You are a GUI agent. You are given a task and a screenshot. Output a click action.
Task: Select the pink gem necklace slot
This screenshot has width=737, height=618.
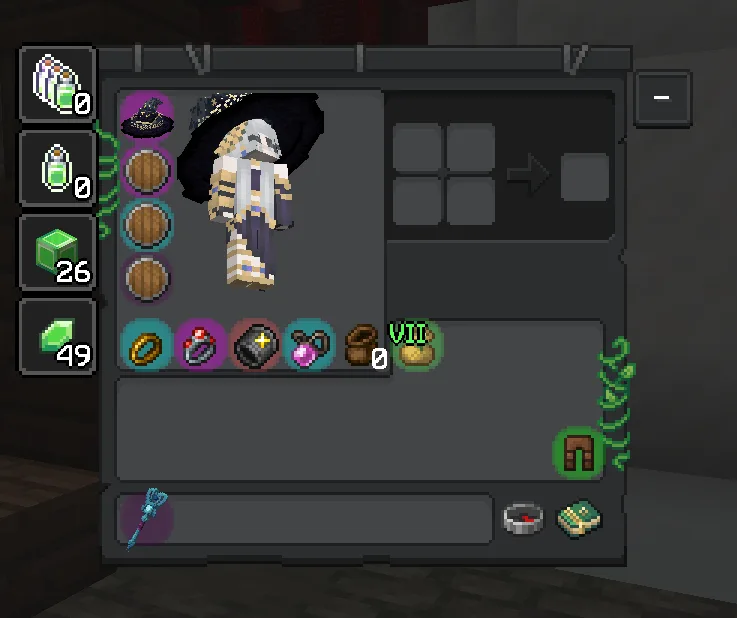coord(308,346)
